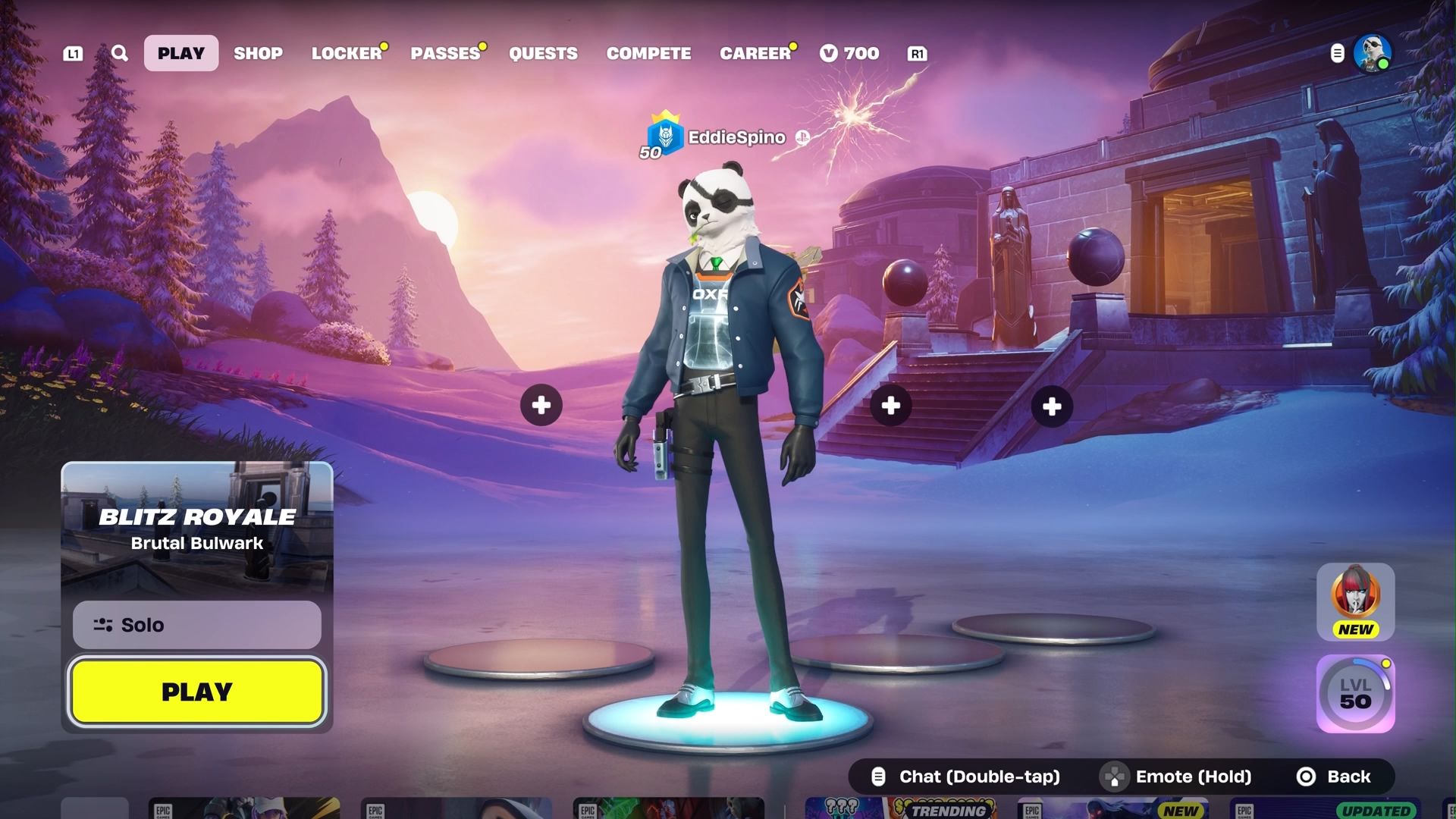Image resolution: width=1456 pixels, height=819 pixels.
Task: Go to the Passes tab
Action: pyautogui.click(x=446, y=53)
